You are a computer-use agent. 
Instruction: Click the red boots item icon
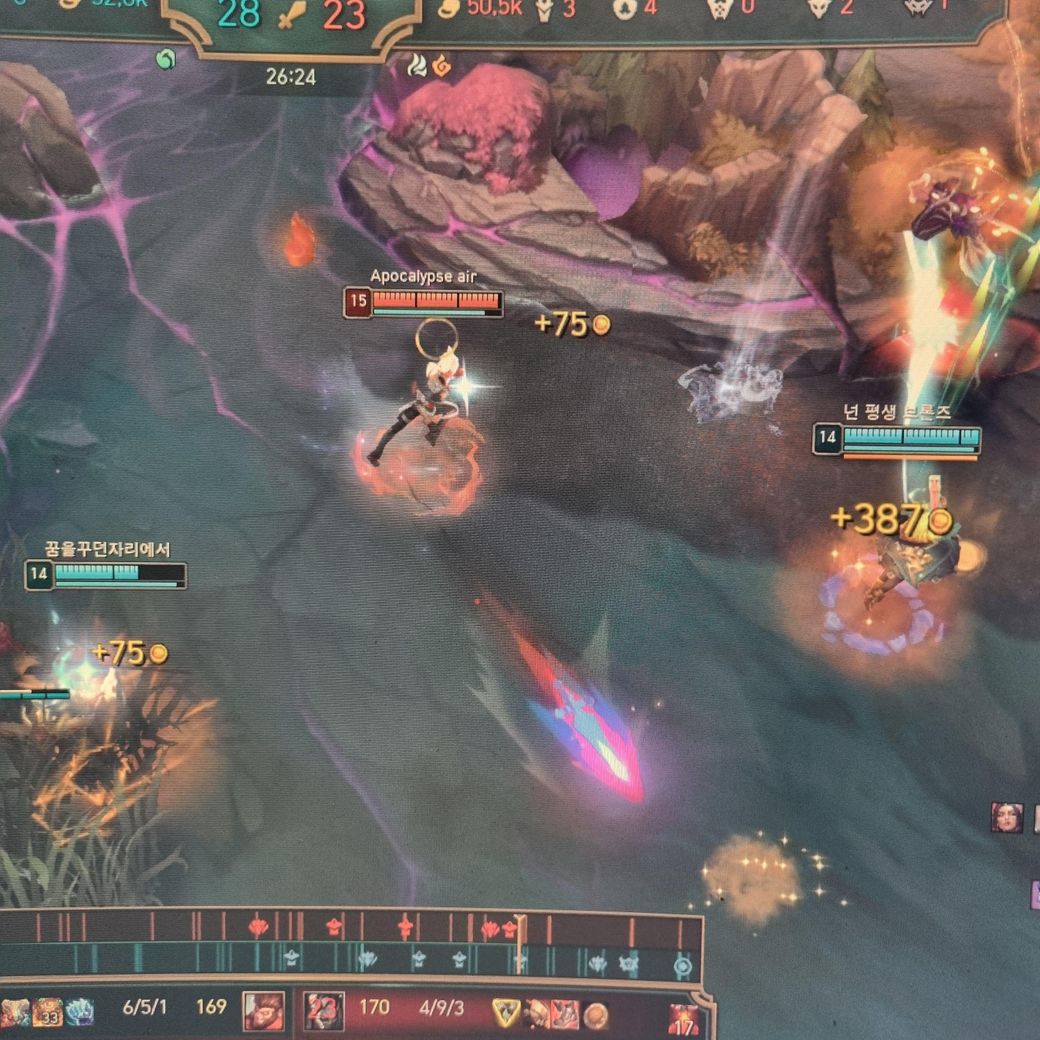coord(565,1013)
